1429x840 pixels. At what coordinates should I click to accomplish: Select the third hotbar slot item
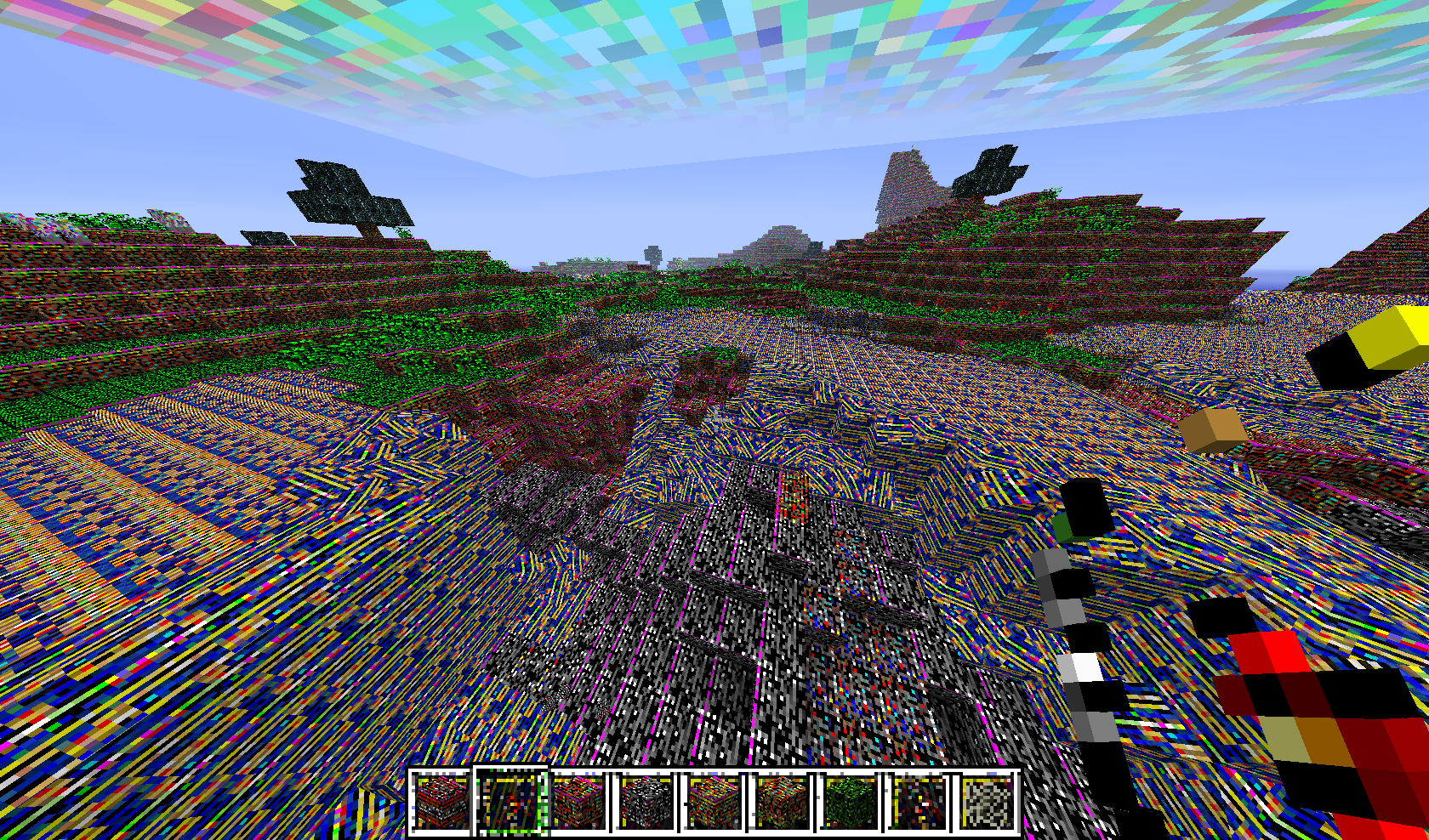pyautogui.click(x=578, y=800)
